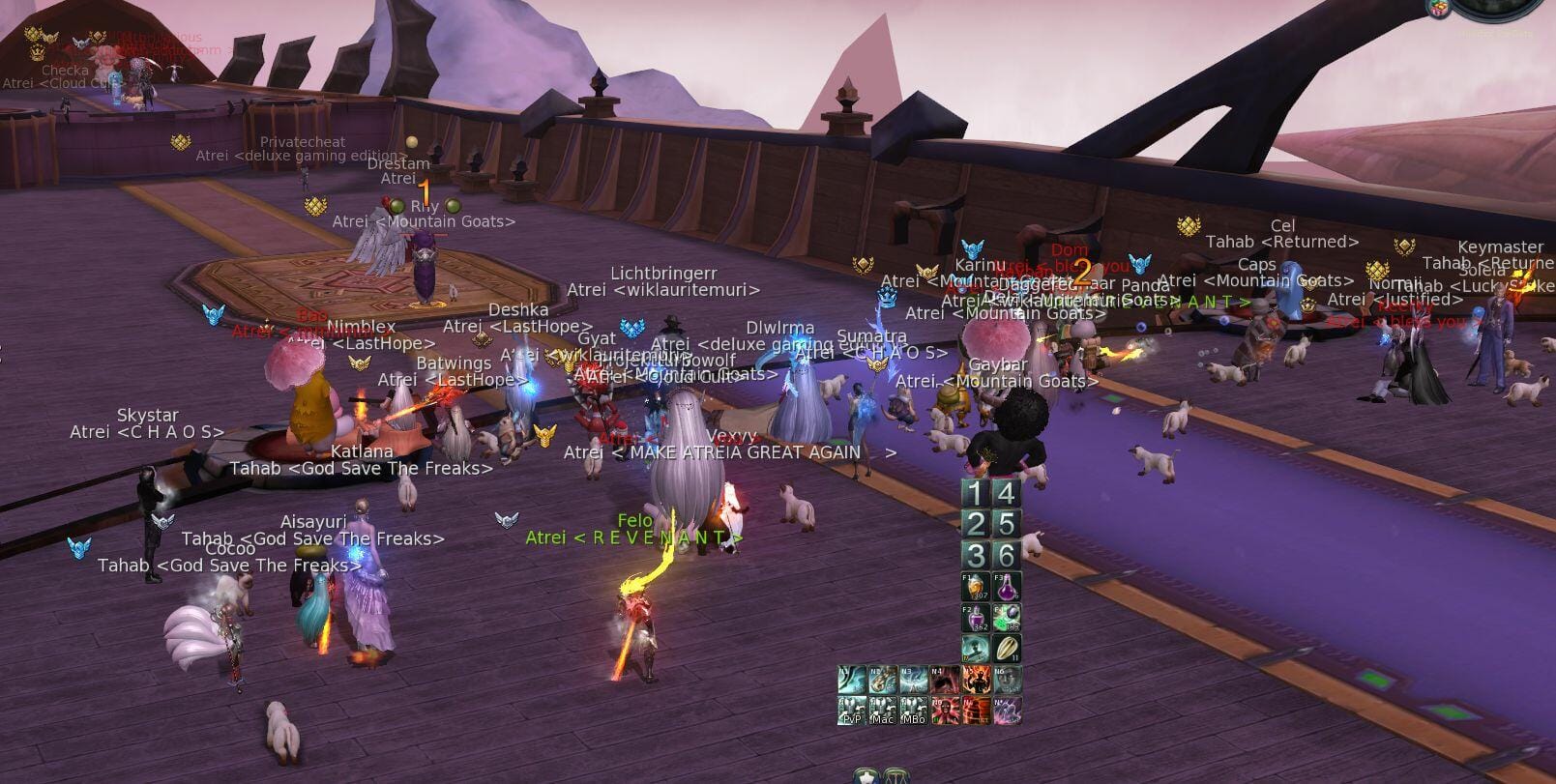Image resolution: width=1556 pixels, height=784 pixels.
Task: Select the number 5 quickbar slot
Action: point(1006,525)
